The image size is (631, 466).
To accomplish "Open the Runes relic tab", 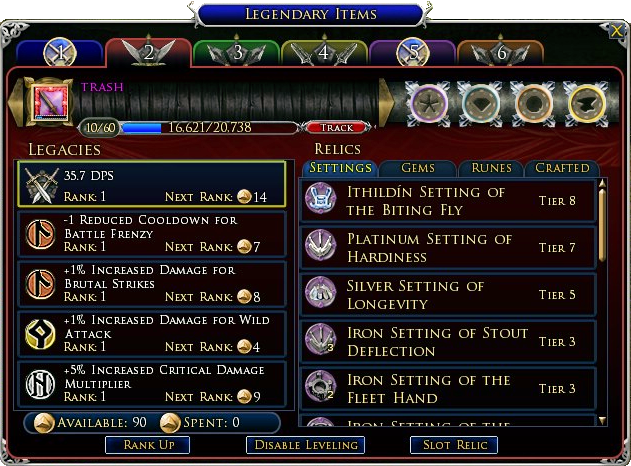I will coord(491,168).
